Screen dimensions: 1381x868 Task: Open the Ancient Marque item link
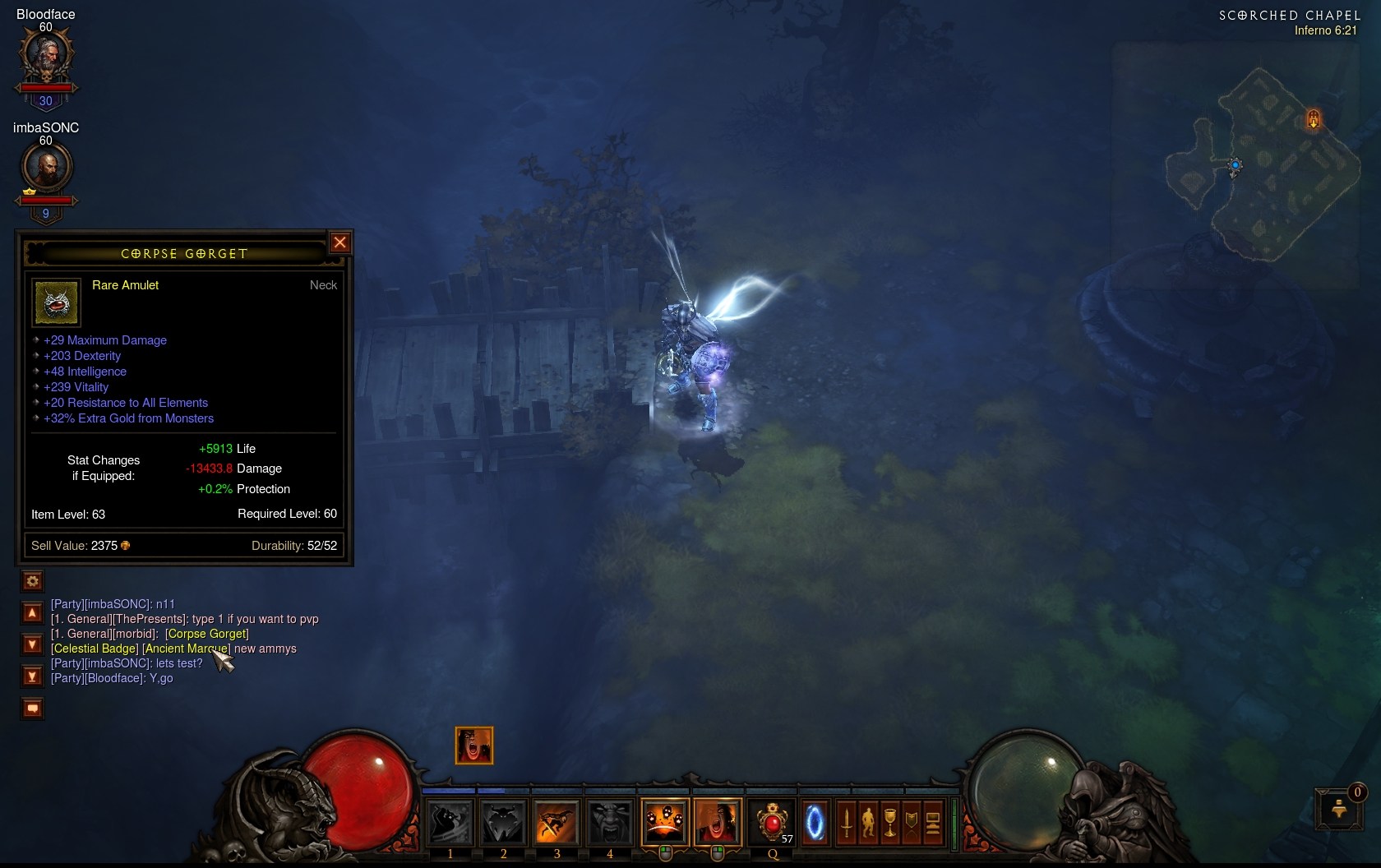pos(186,649)
